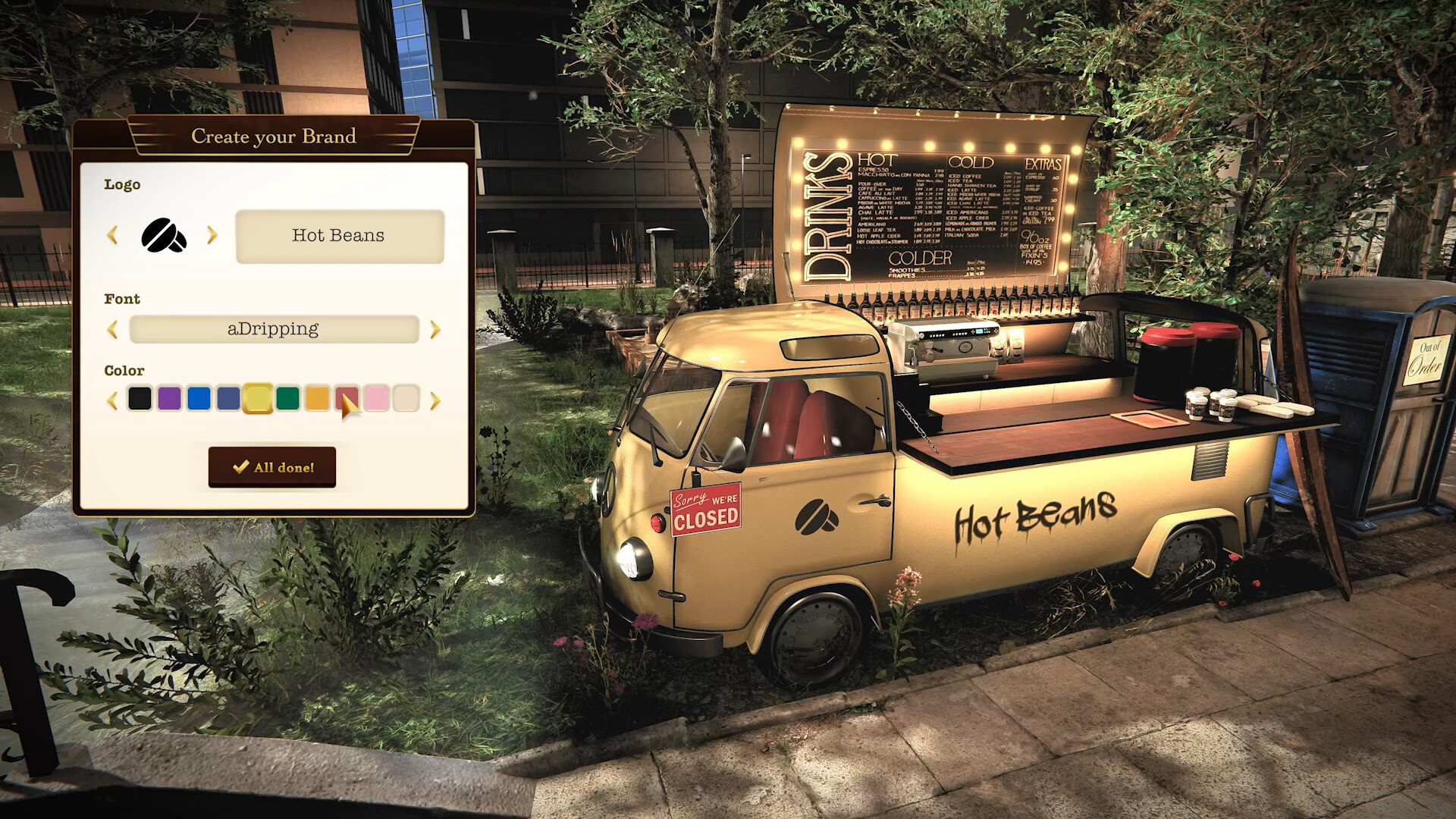Image resolution: width=1456 pixels, height=819 pixels.
Task: Select the bright blue brand color
Action: (199, 397)
